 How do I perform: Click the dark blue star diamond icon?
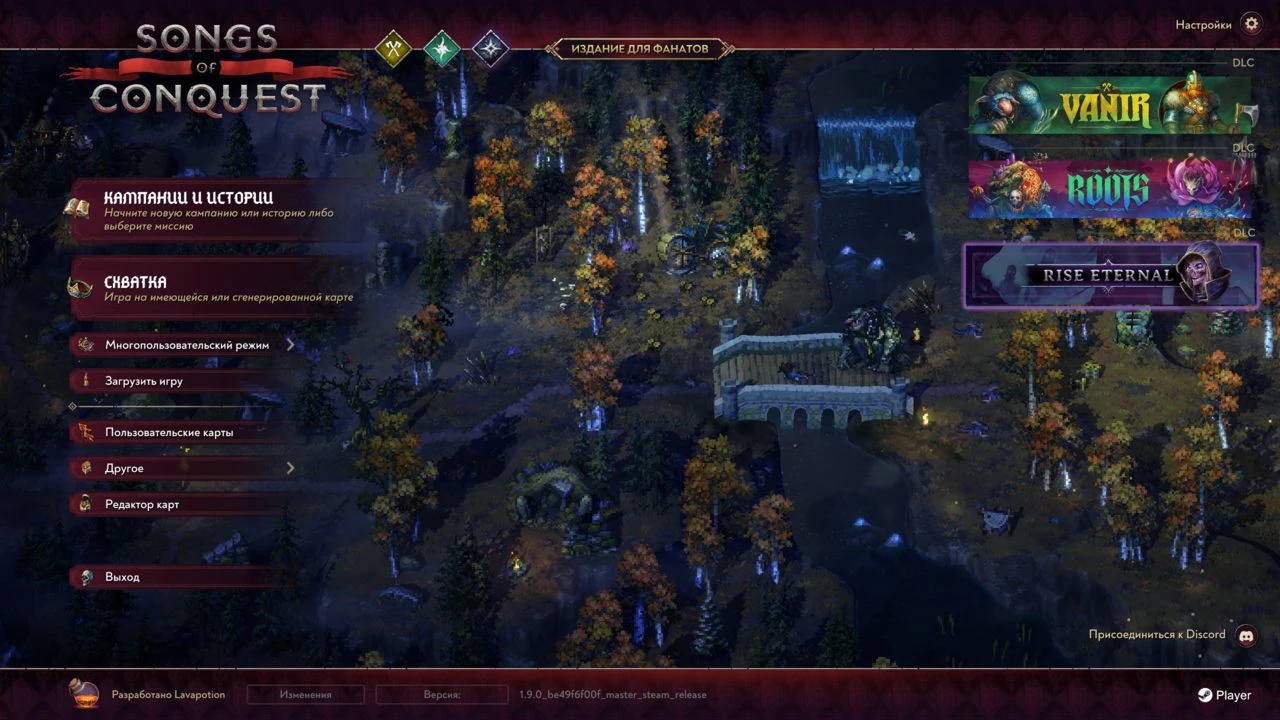(490, 47)
